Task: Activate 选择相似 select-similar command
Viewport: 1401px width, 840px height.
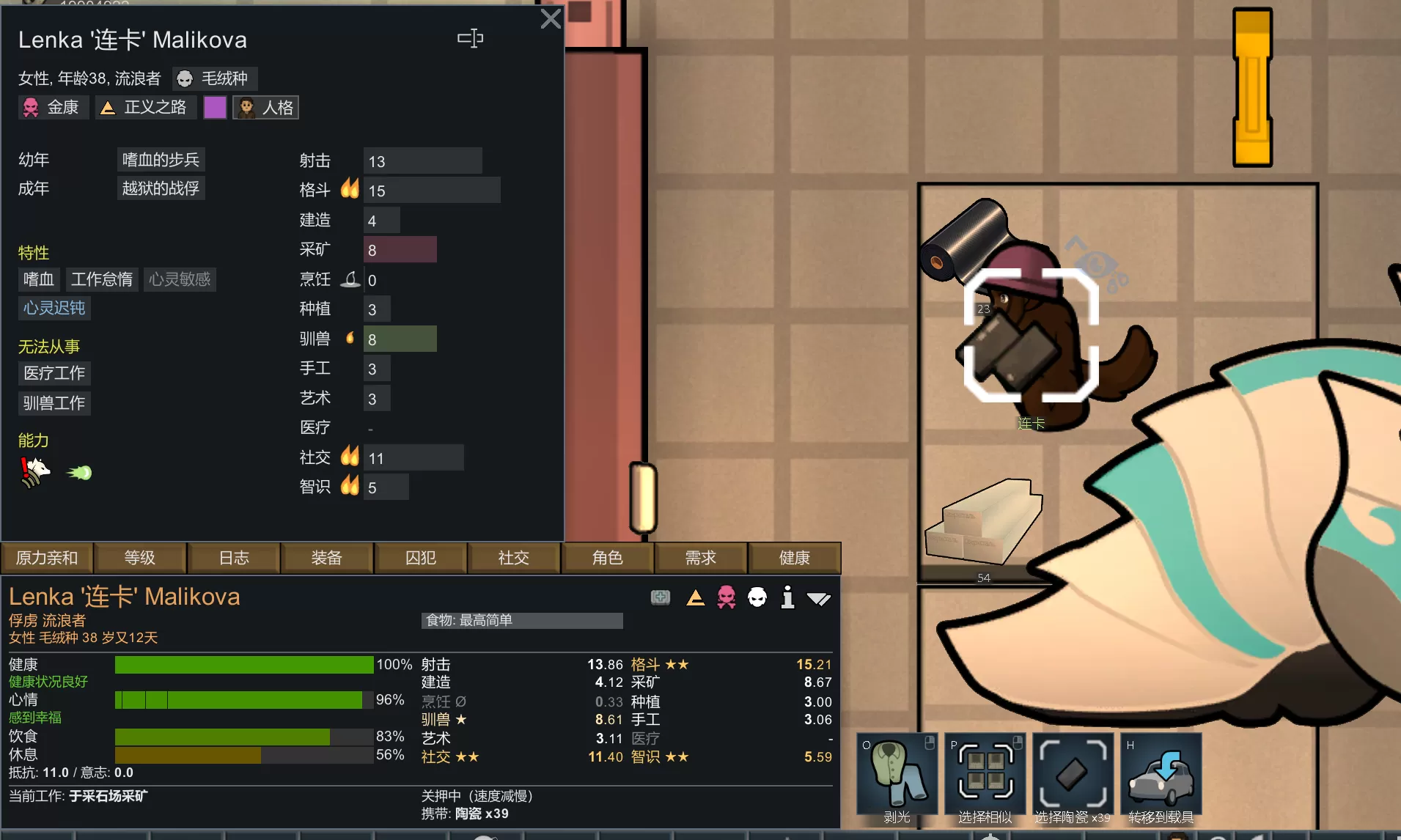Action: pos(985,778)
